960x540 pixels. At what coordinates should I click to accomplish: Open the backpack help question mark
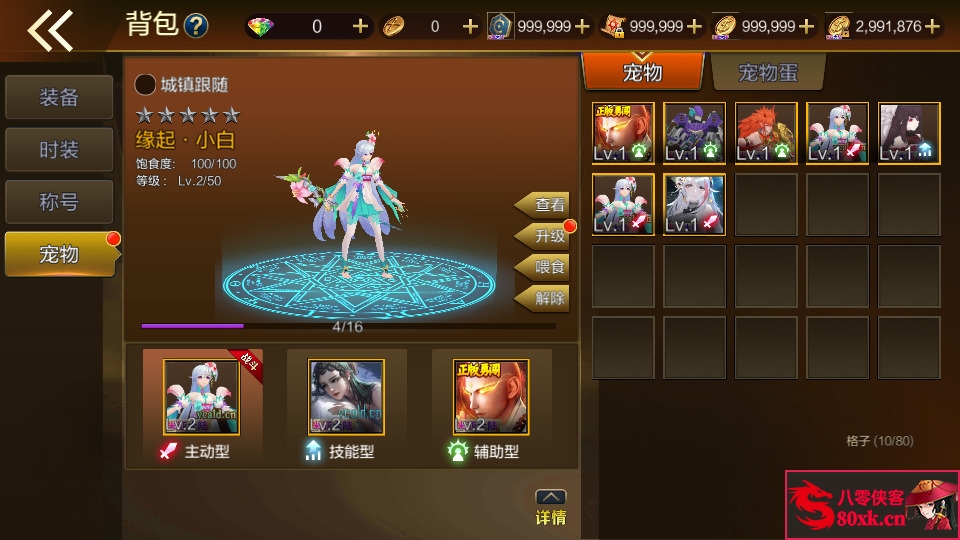click(x=197, y=26)
